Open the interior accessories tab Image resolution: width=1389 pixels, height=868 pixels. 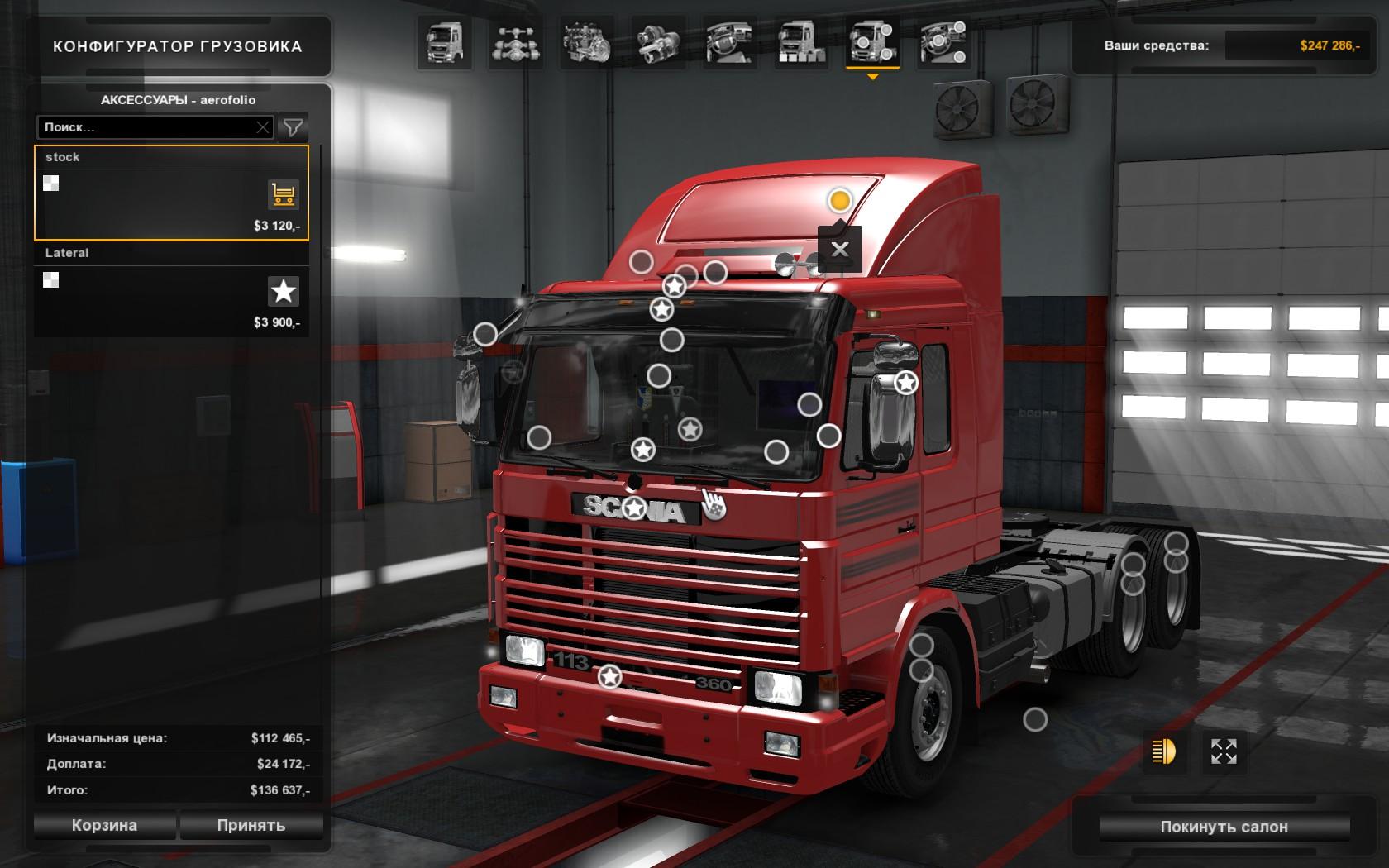click(x=943, y=43)
